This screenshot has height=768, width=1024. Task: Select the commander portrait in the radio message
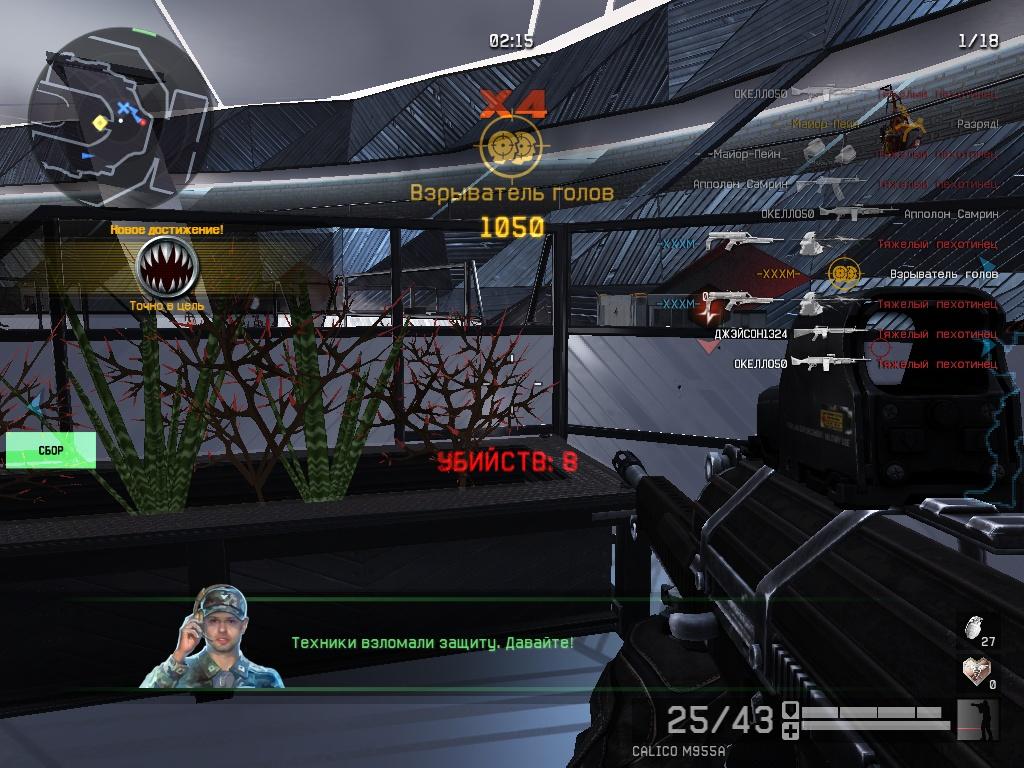coord(213,638)
